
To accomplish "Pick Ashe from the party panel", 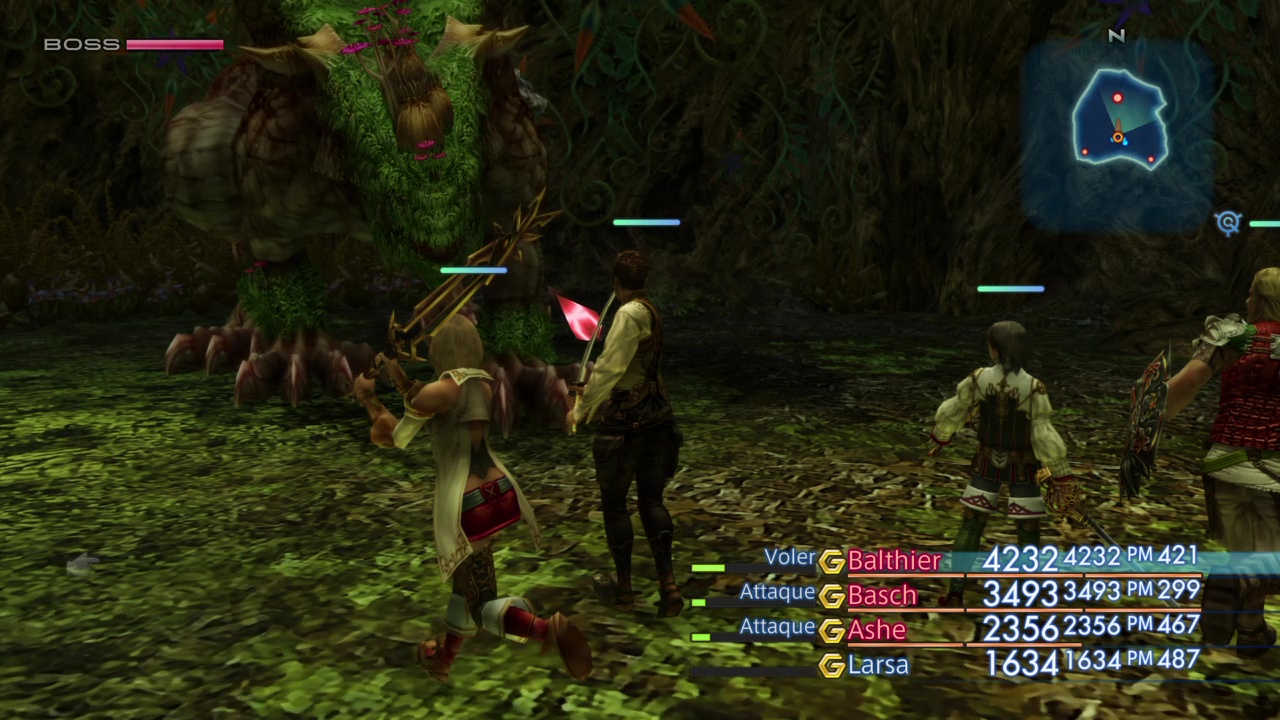I will click(x=877, y=630).
